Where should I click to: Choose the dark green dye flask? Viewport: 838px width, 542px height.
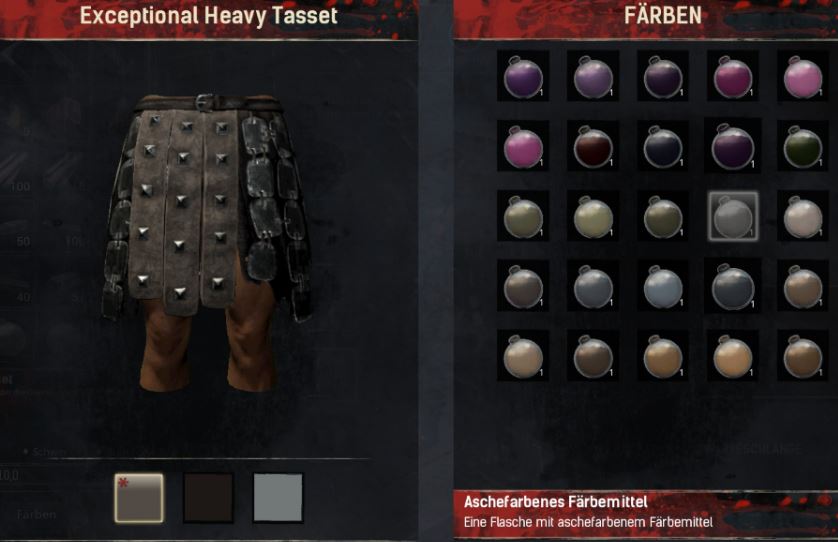point(803,148)
